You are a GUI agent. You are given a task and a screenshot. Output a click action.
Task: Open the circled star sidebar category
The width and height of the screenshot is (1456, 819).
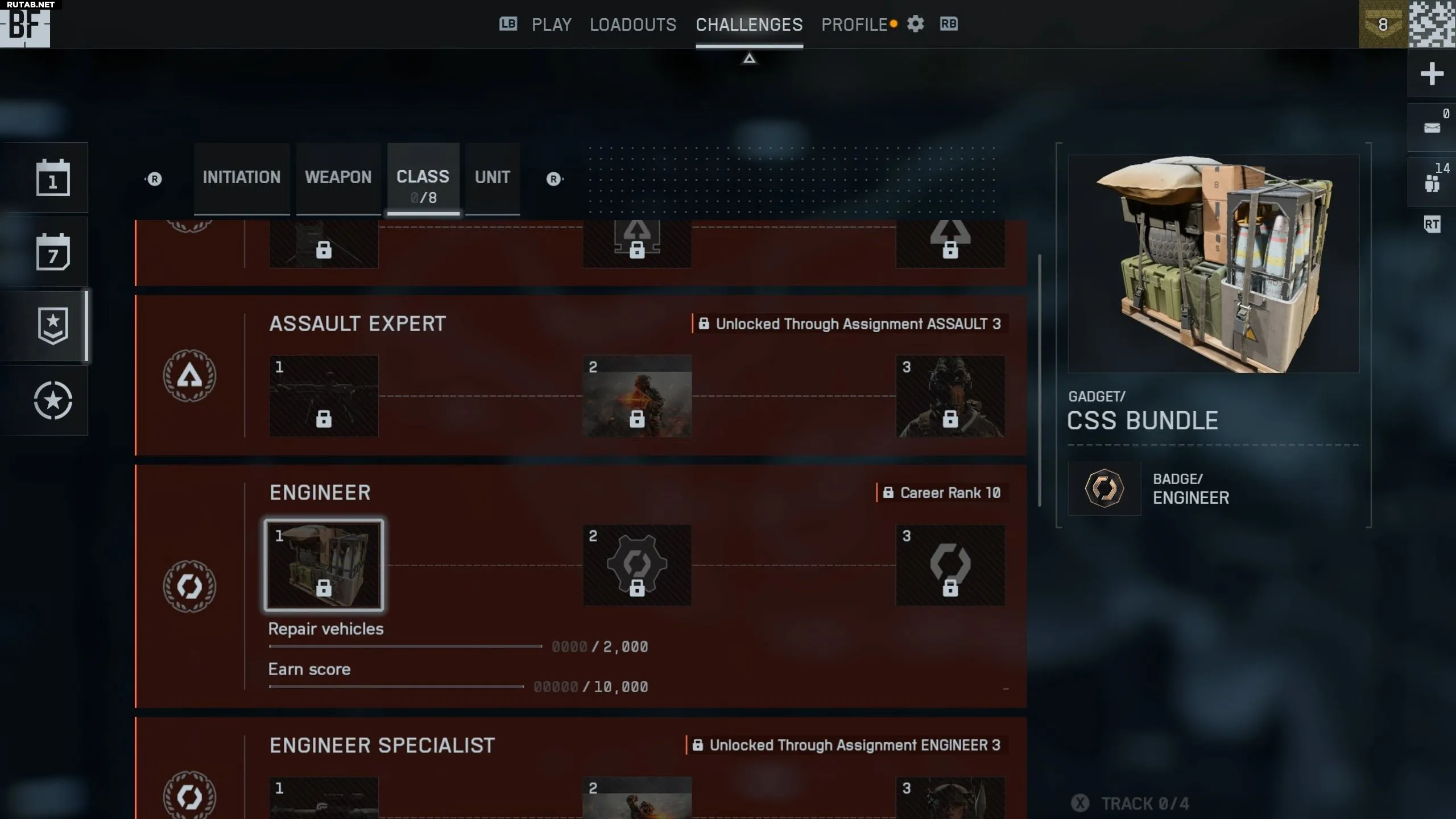pos(53,400)
